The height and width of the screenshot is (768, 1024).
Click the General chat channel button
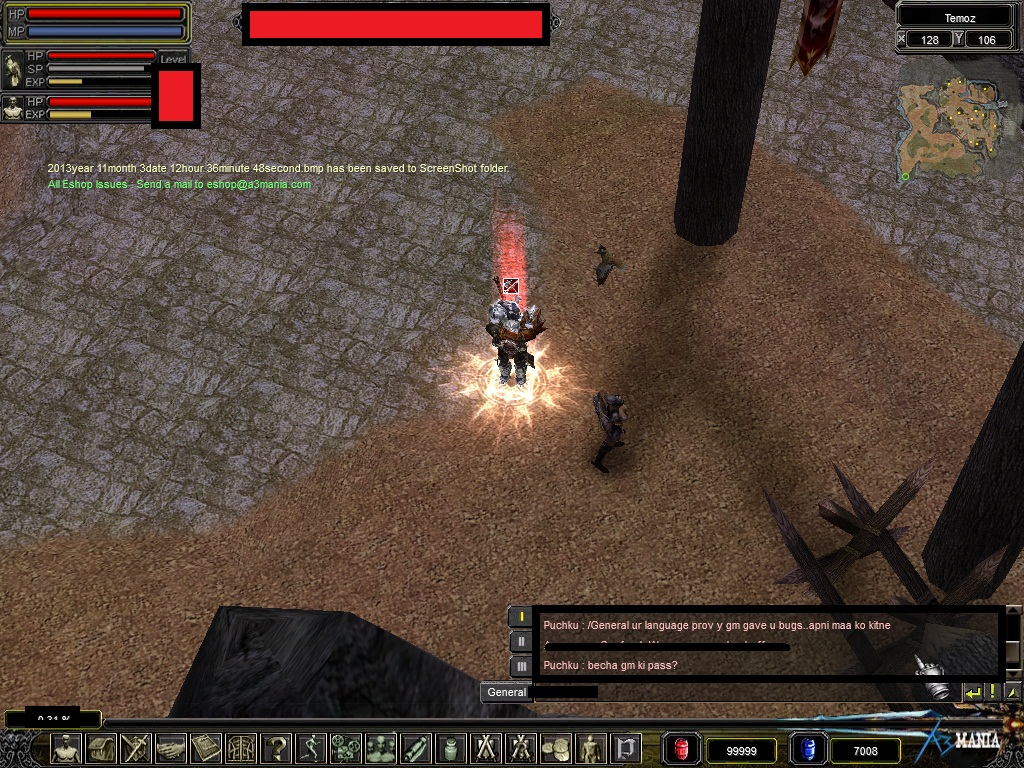pos(506,692)
